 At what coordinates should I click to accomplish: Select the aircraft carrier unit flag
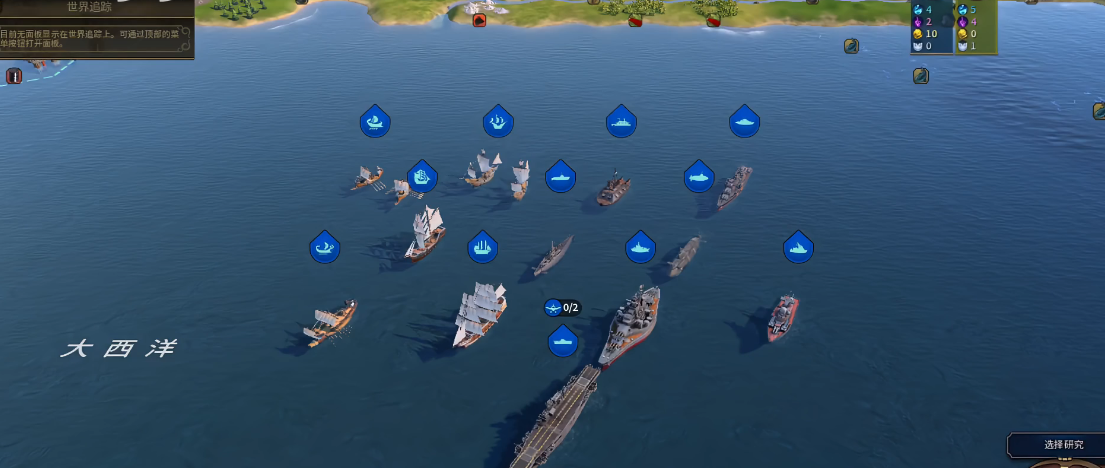tap(563, 342)
